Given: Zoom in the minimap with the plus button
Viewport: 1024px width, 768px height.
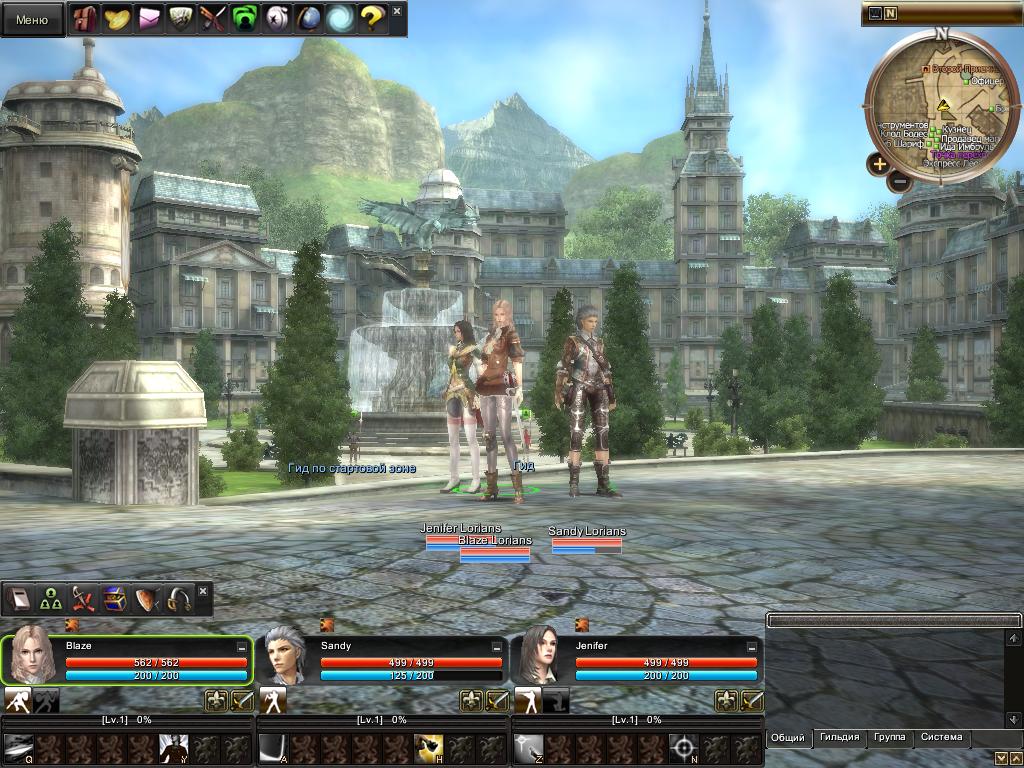Looking at the screenshot, I should click(879, 164).
